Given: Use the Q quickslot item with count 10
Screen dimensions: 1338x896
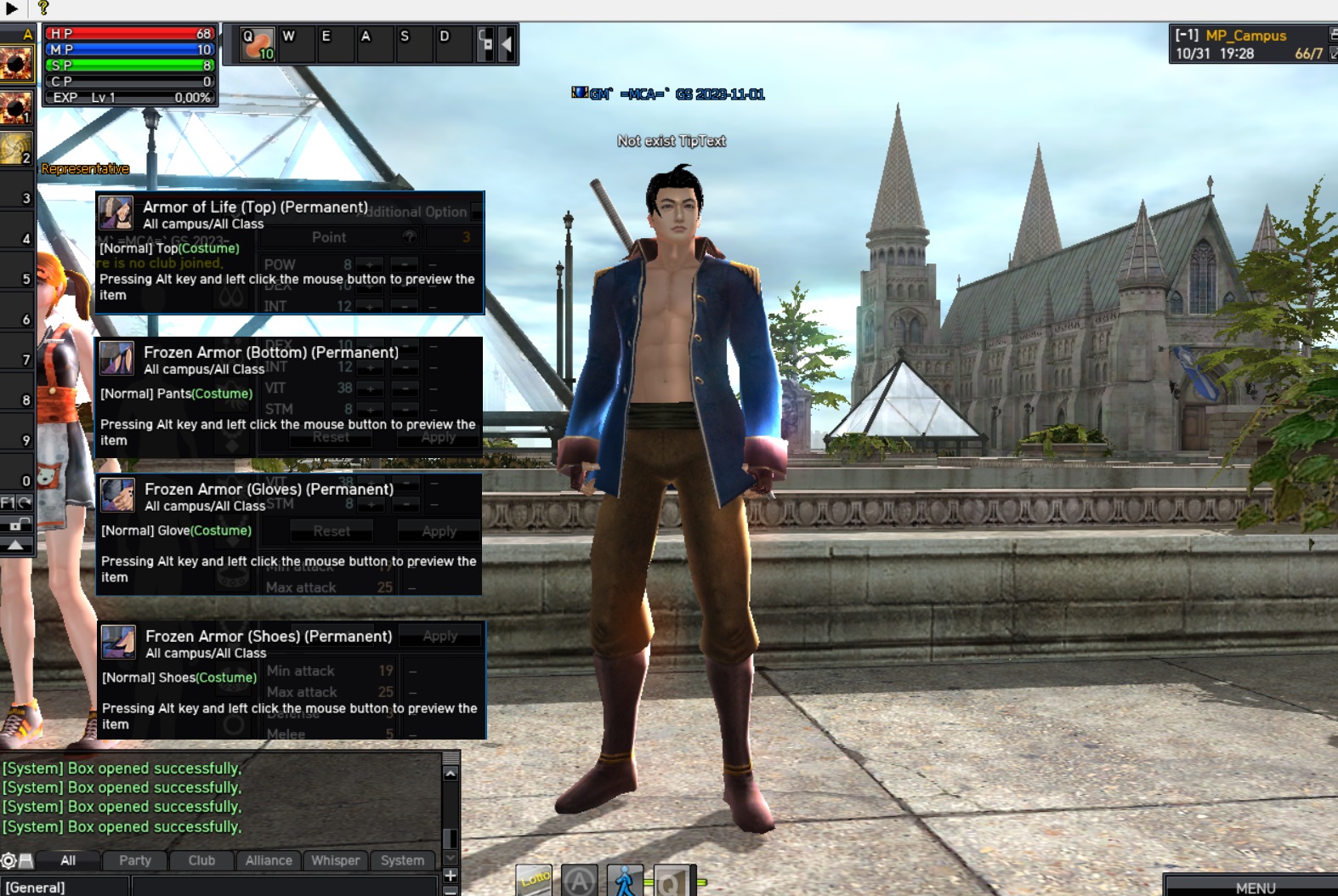Looking at the screenshot, I should pyautogui.click(x=257, y=44).
